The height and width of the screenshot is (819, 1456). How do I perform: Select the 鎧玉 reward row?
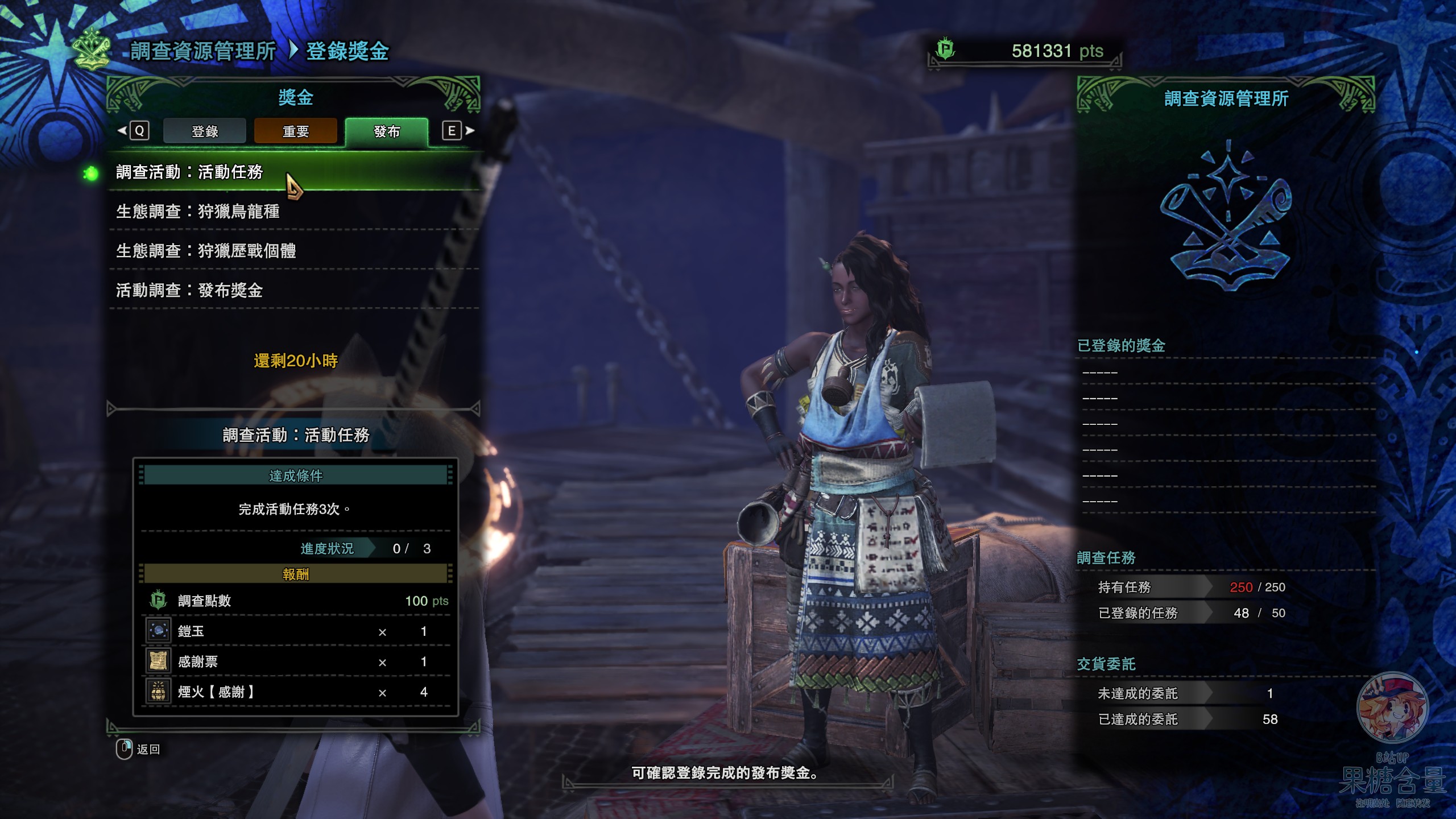coord(296,631)
